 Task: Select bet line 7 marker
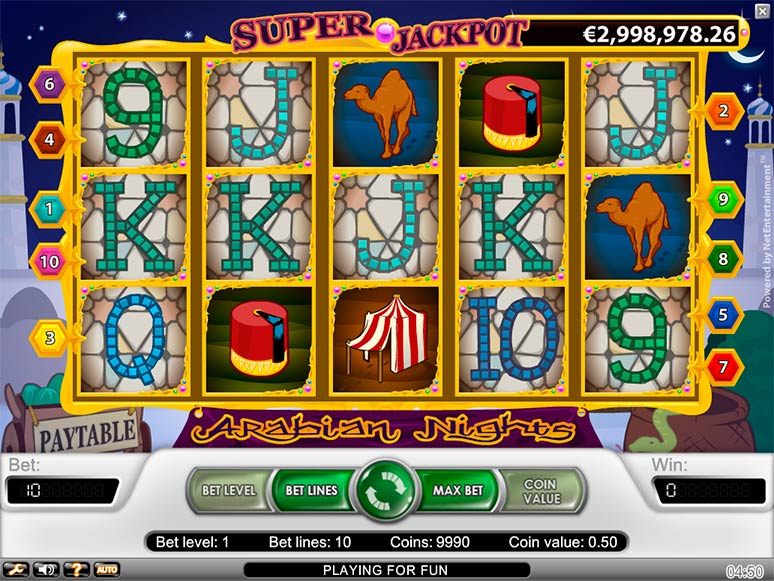point(724,367)
